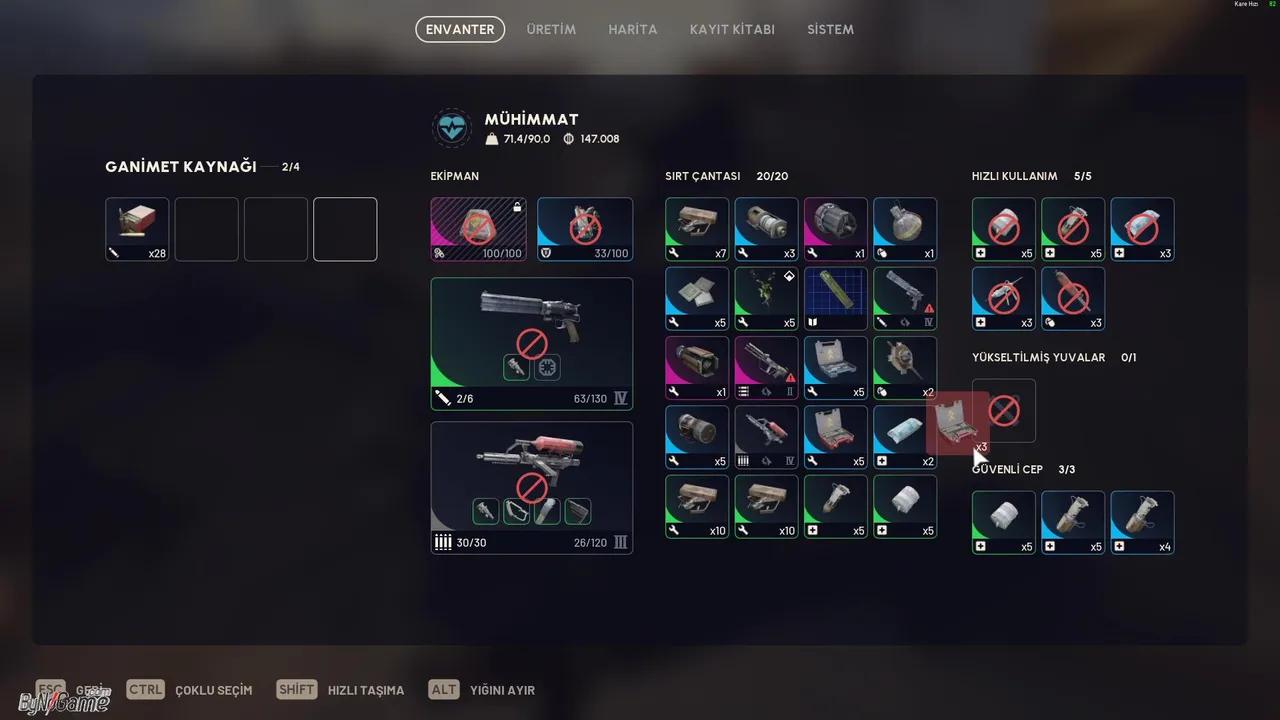Image resolution: width=1280 pixels, height=720 pixels.
Task: Select the x4 stack in GÜVENLİ CEP
Action: click(x=1142, y=522)
